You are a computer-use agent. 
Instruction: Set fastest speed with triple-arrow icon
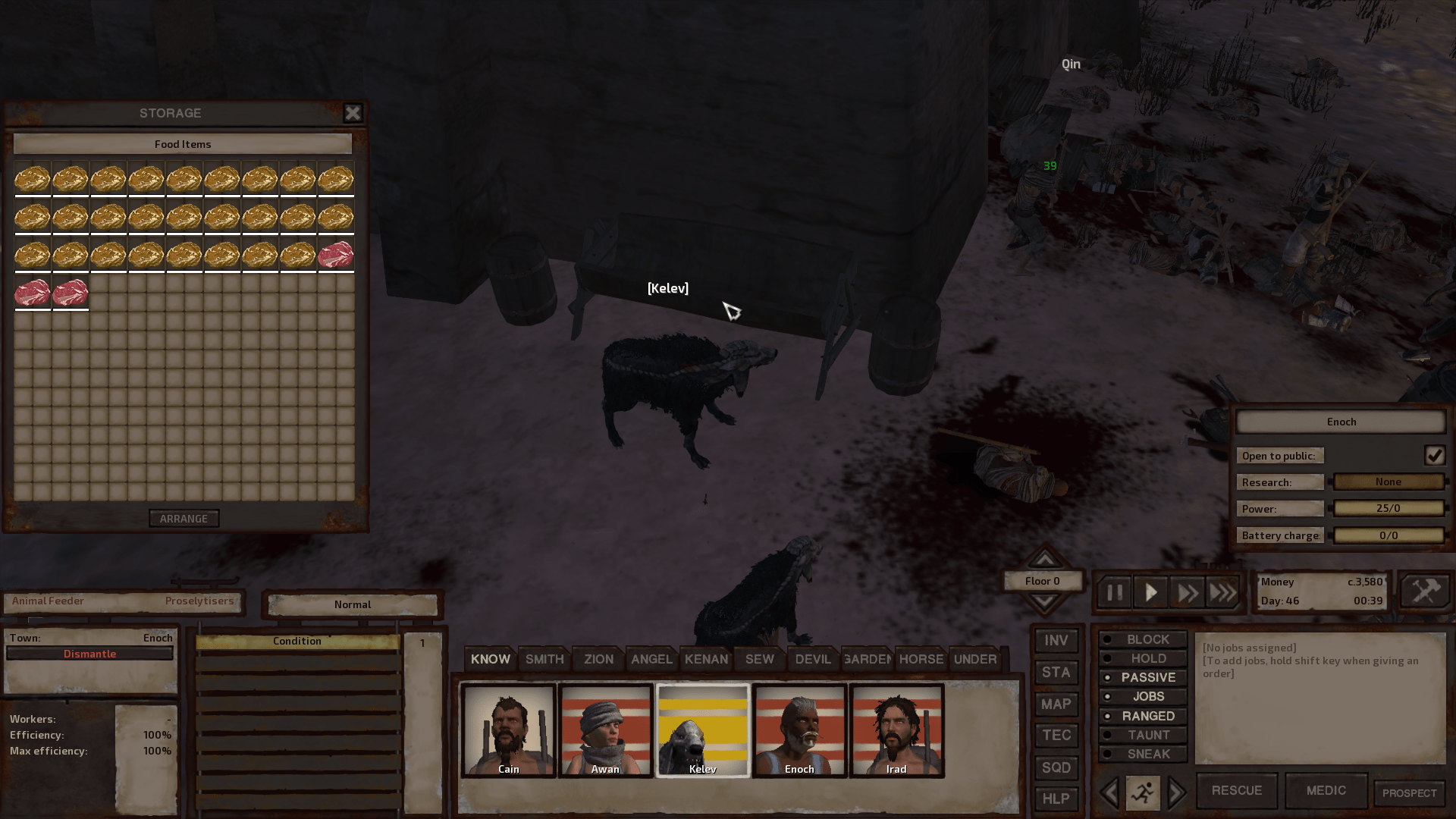click(x=1222, y=591)
